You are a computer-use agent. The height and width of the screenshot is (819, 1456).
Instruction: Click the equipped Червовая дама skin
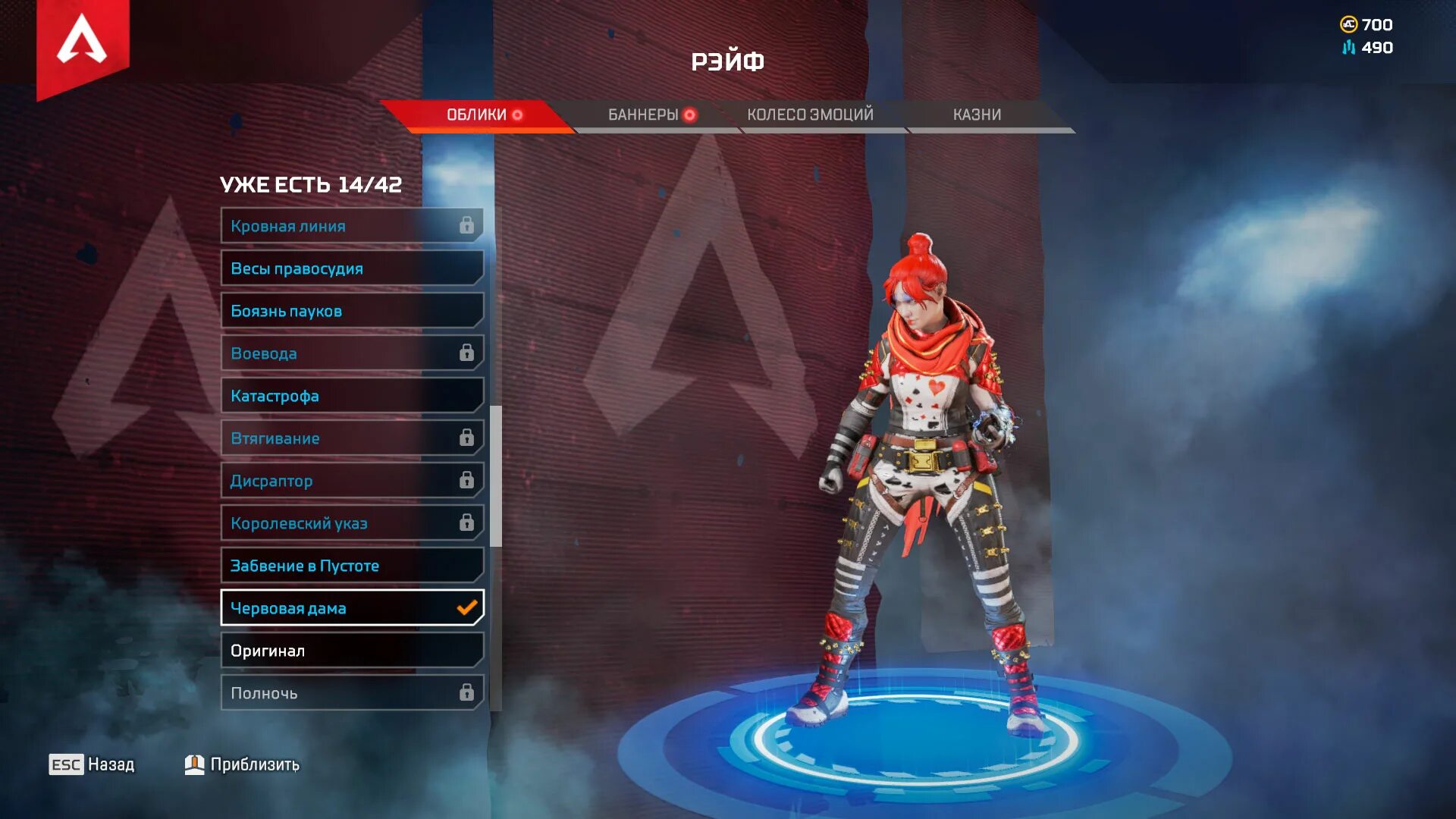click(x=352, y=608)
